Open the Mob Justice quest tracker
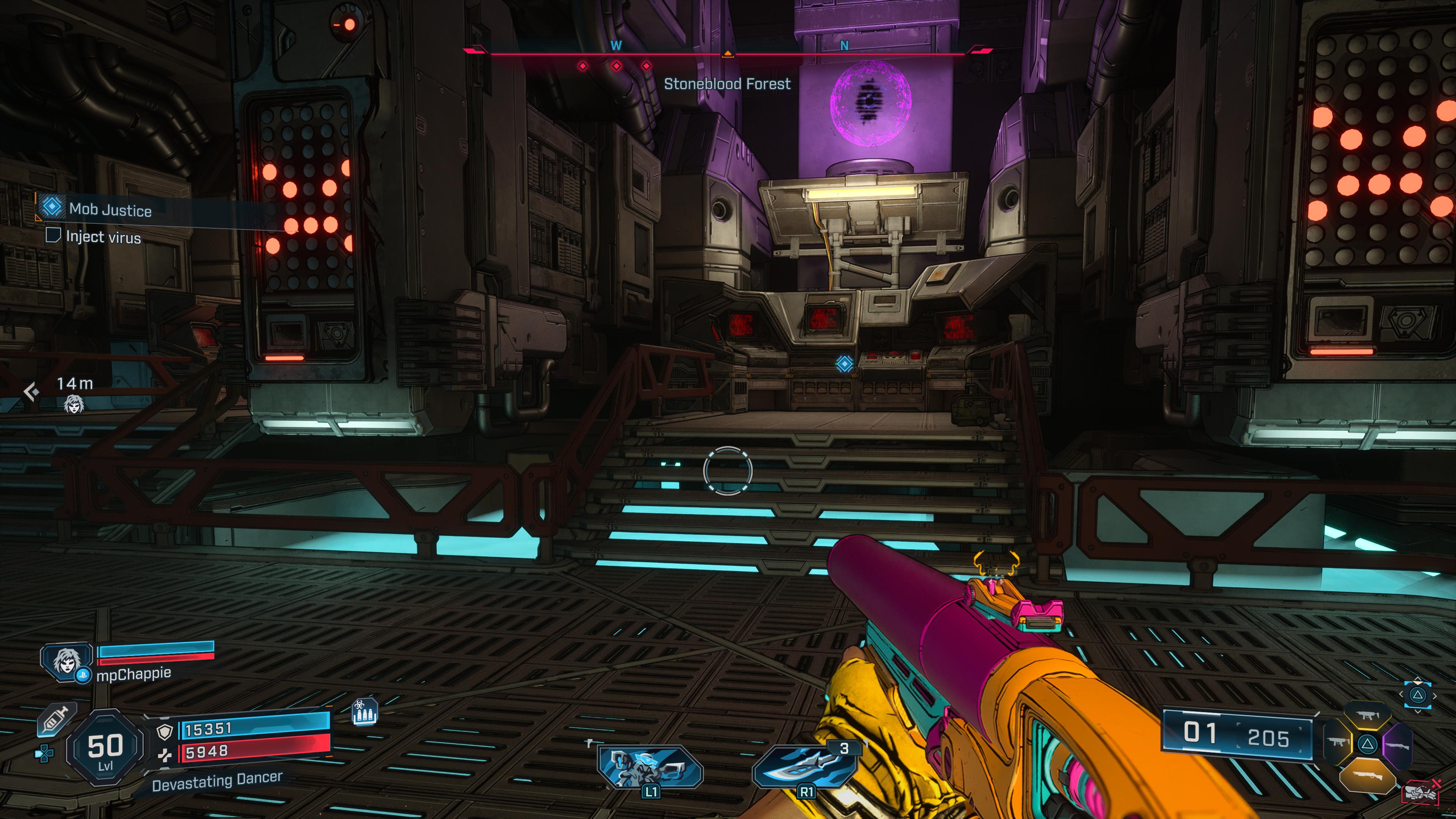This screenshot has width=1456, height=819. [x=110, y=210]
